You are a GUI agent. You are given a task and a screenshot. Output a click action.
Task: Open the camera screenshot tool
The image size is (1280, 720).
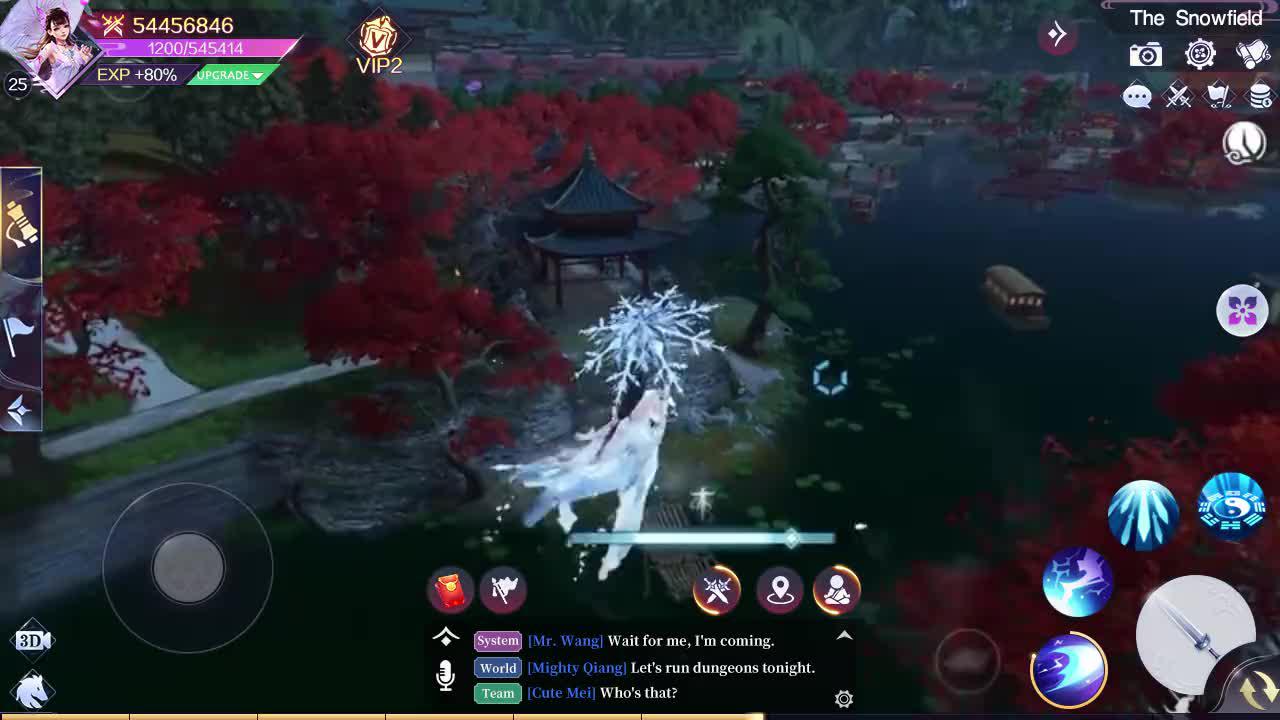(1144, 54)
